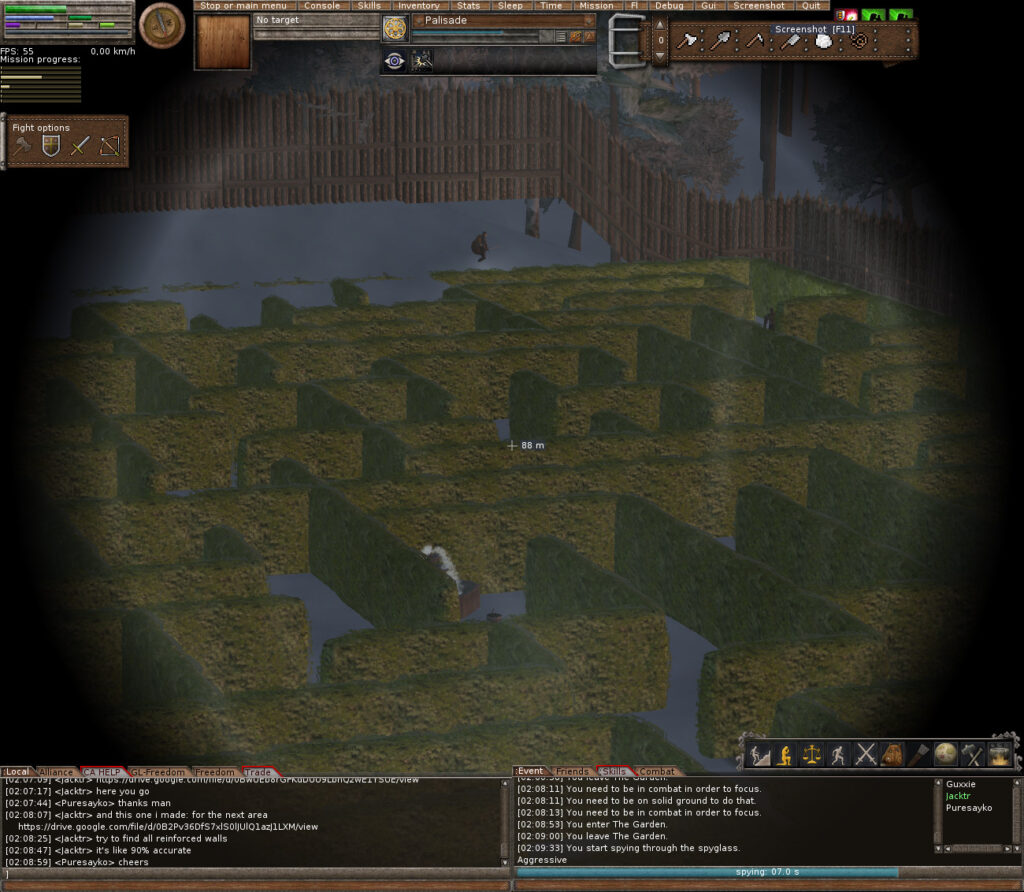Select player Jacktr in the player list
The height and width of the screenshot is (892, 1024).
(x=958, y=796)
